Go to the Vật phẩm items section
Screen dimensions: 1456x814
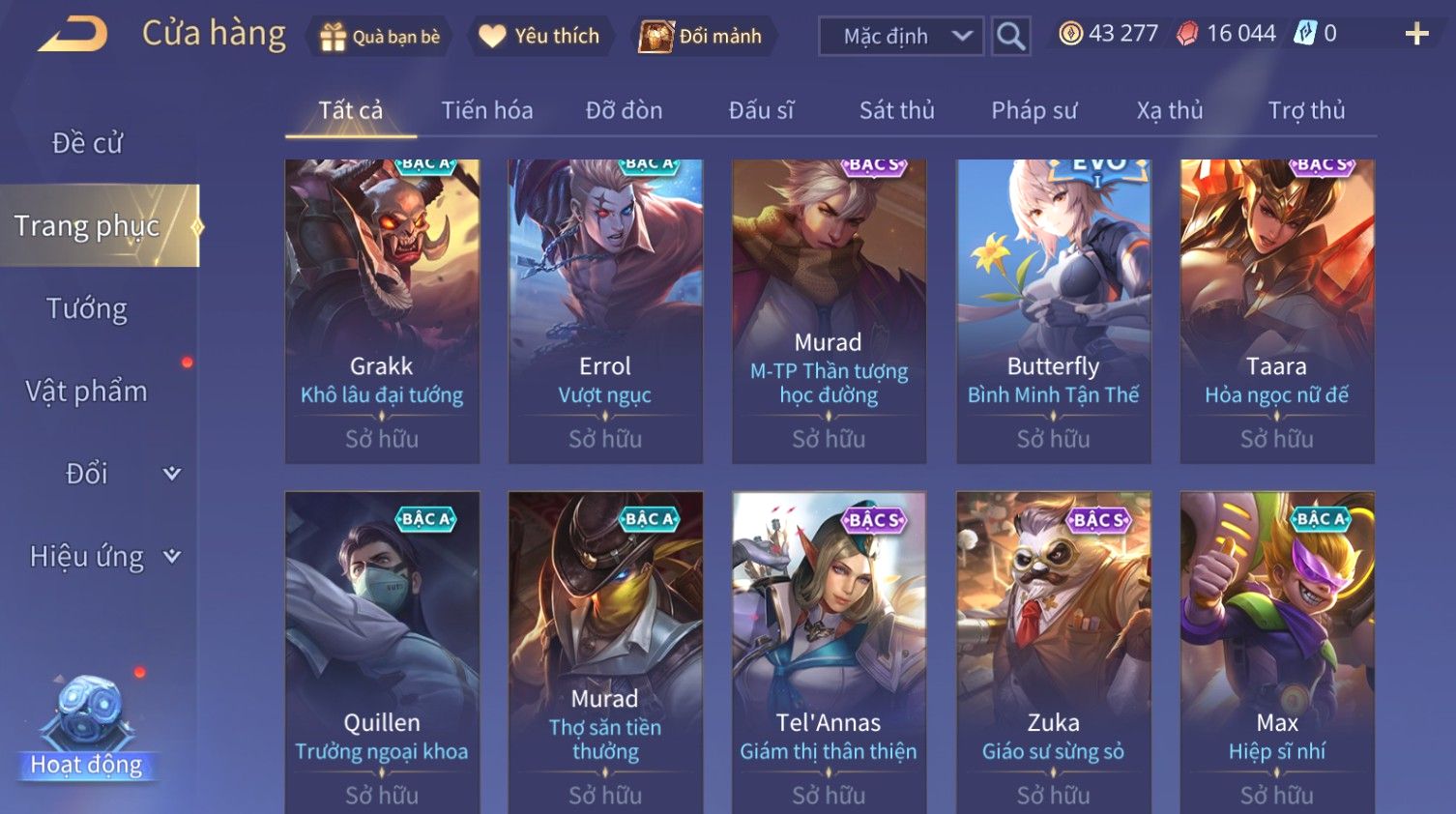(87, 392)
